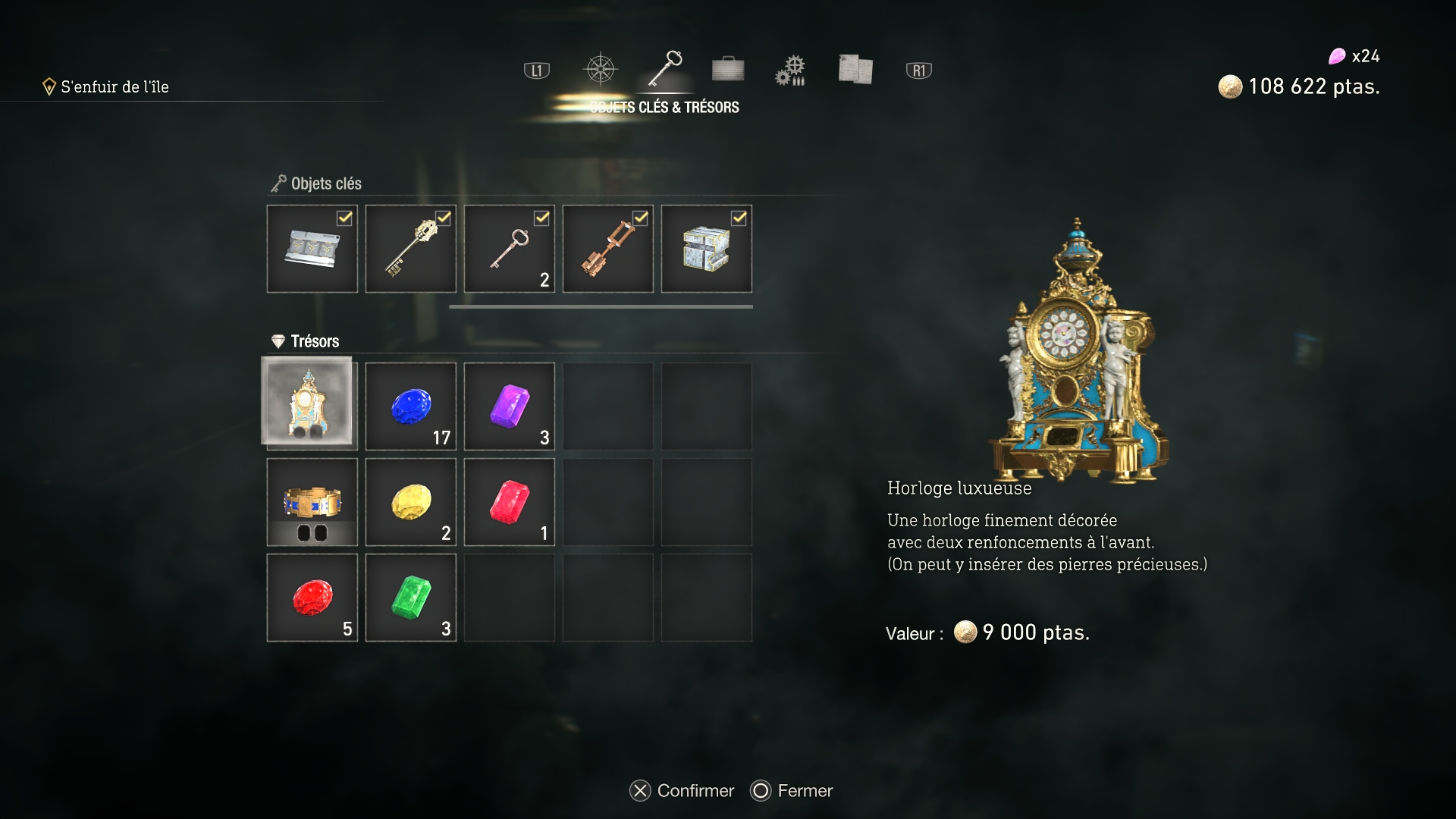Choose the small silver key stack
The width and height of the screenshot is (1456, 819).
pos(509,249)
